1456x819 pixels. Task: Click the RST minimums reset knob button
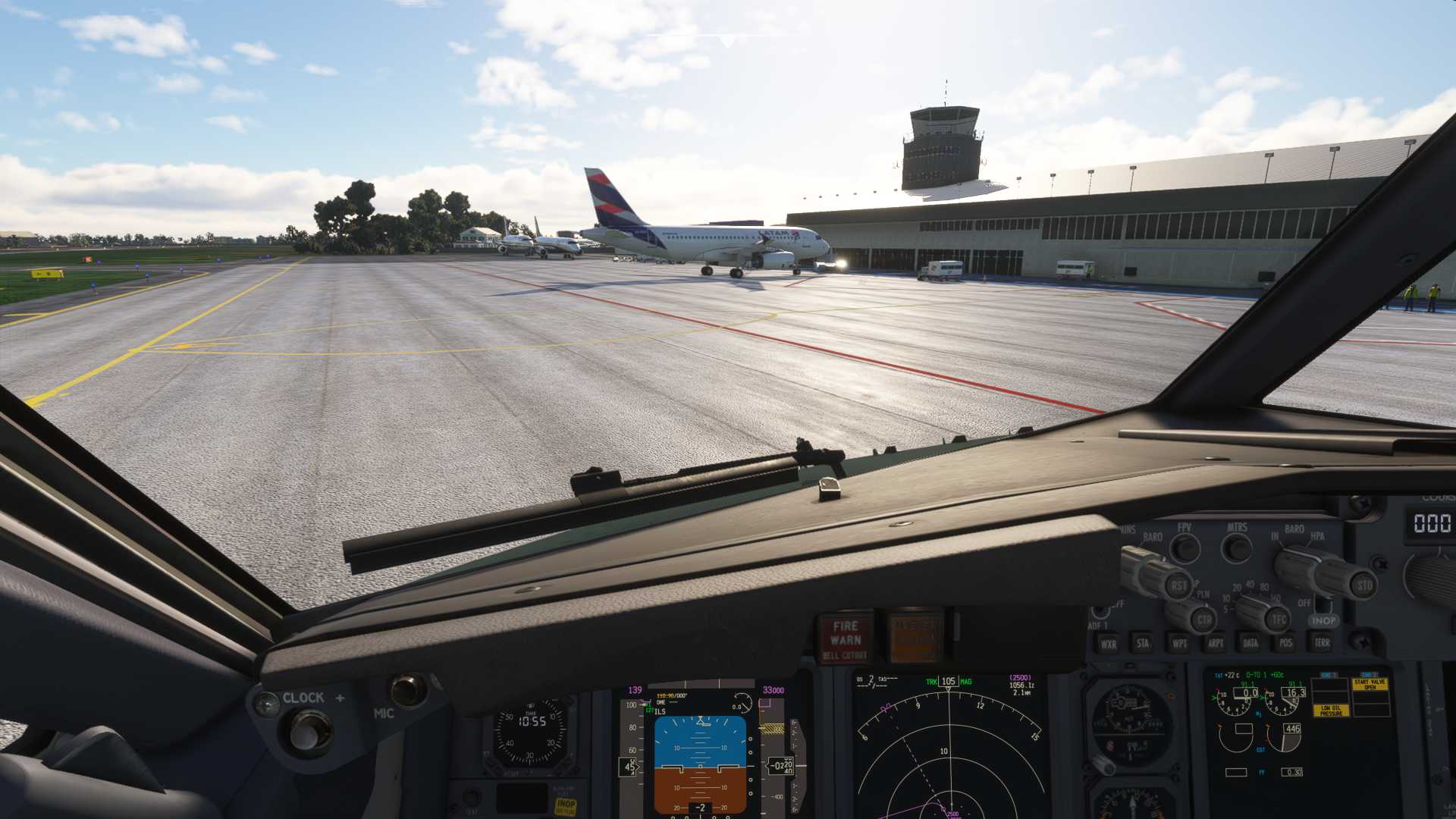[x=1179, y=585]
